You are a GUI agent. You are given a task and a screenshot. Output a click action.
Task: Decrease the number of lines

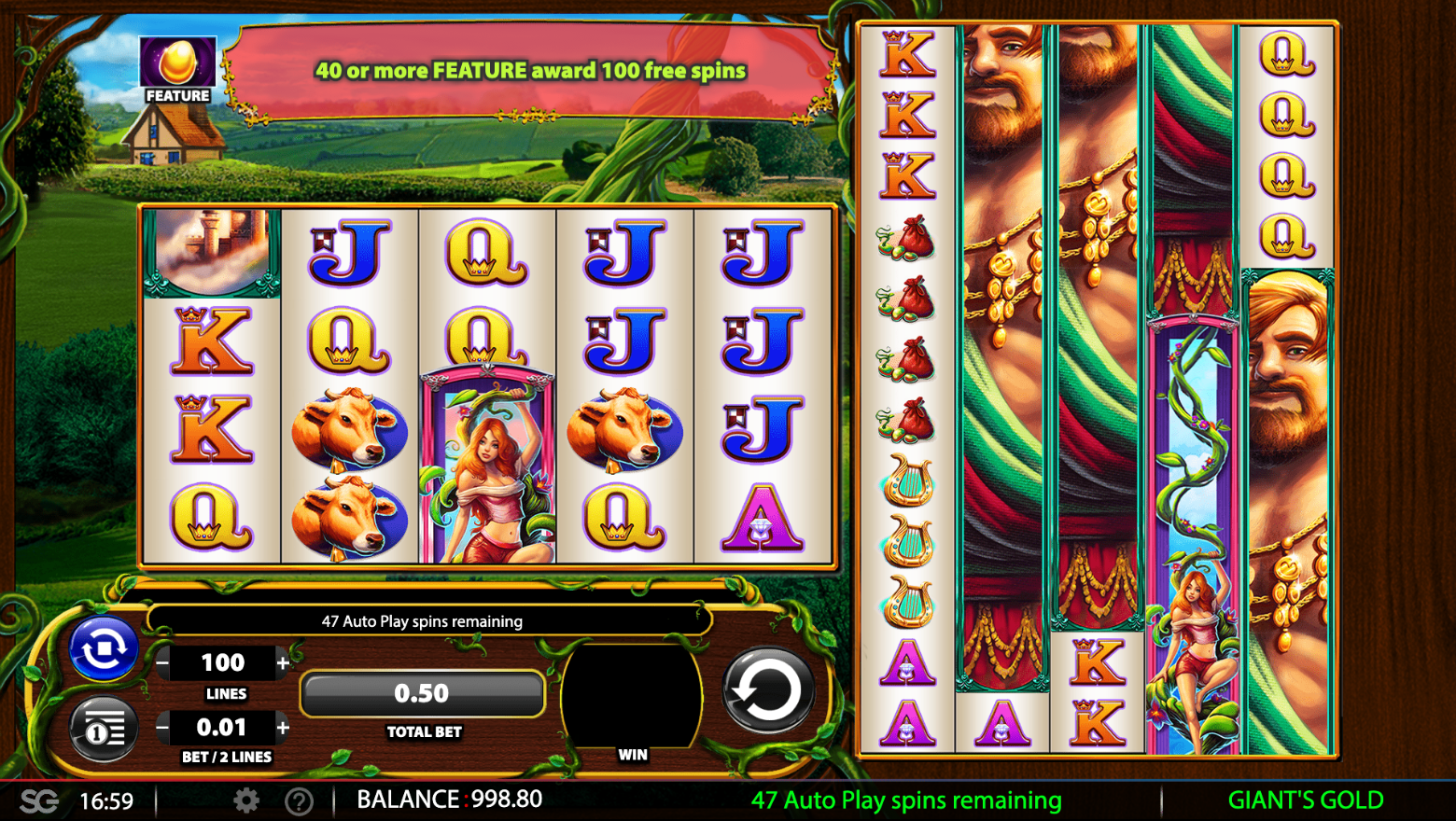(163, 663)
